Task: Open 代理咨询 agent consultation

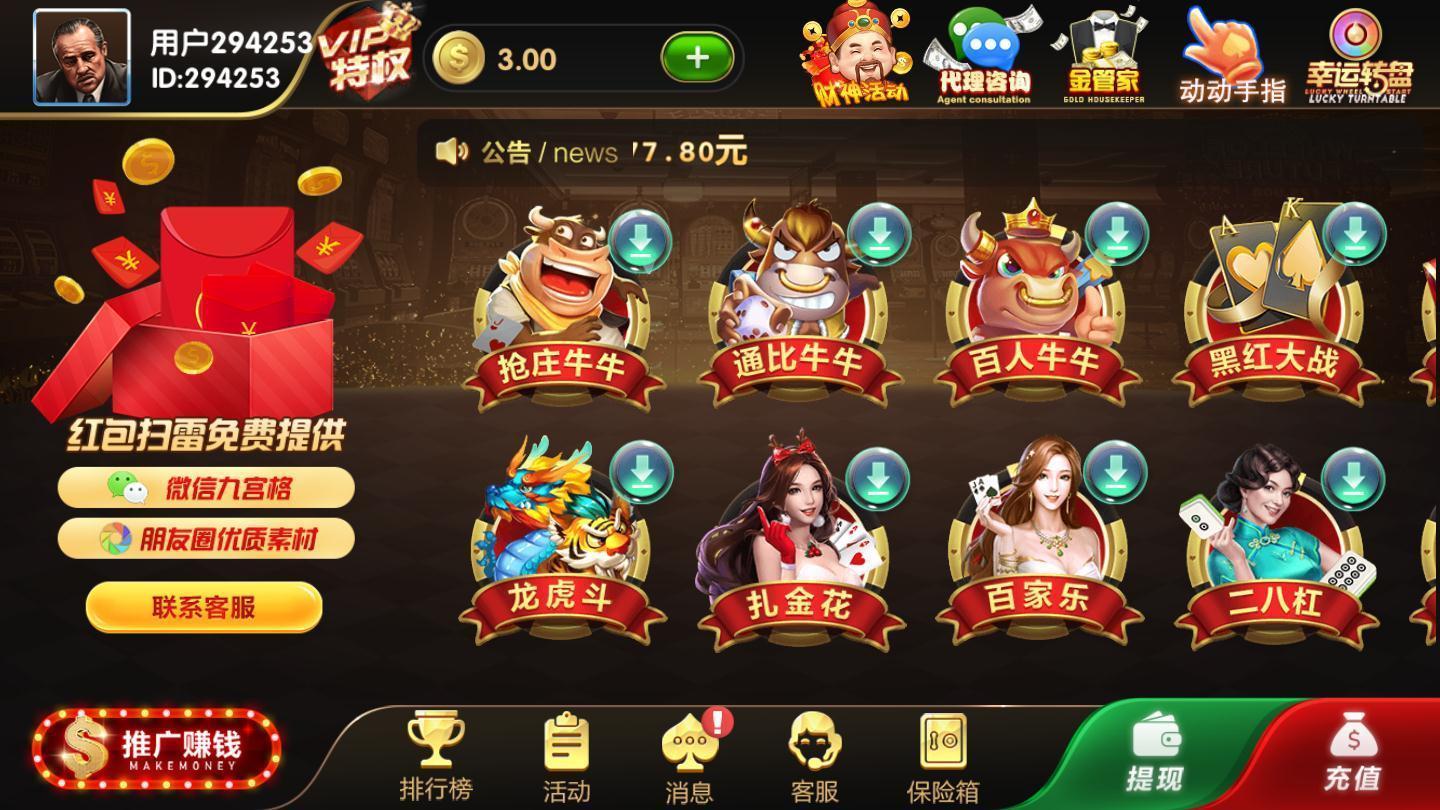Action: click(x=985, y=55)
